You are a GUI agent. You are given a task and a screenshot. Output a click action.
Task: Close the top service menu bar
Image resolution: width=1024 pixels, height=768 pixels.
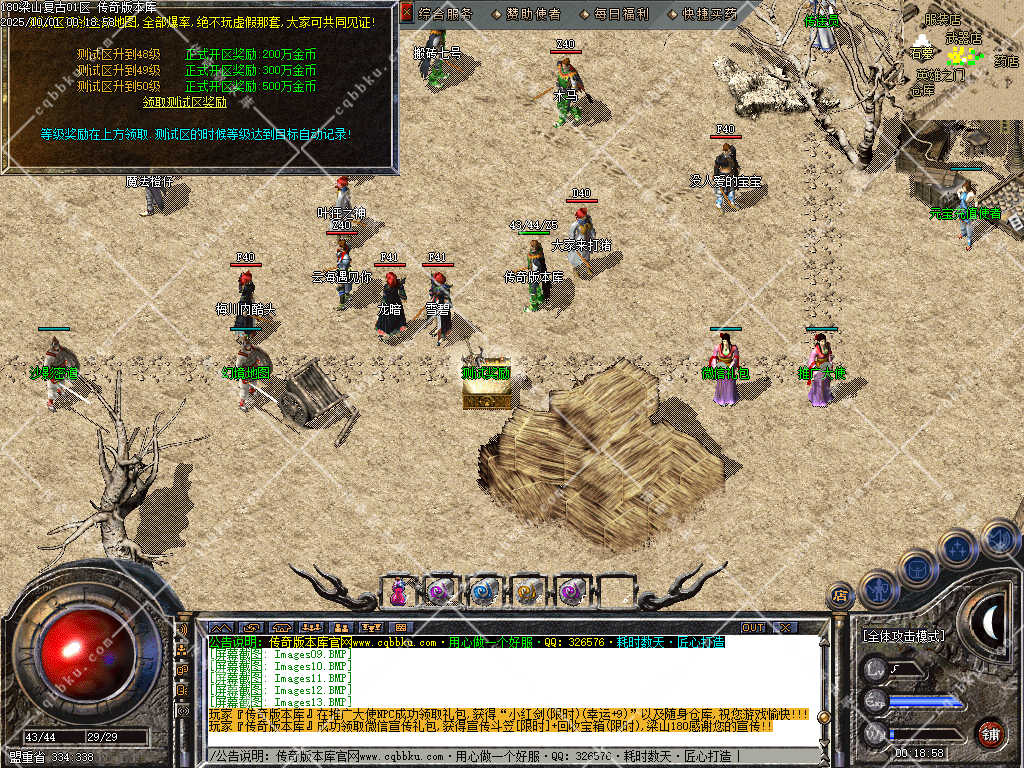pyautogui.click(x=407, y=13)
